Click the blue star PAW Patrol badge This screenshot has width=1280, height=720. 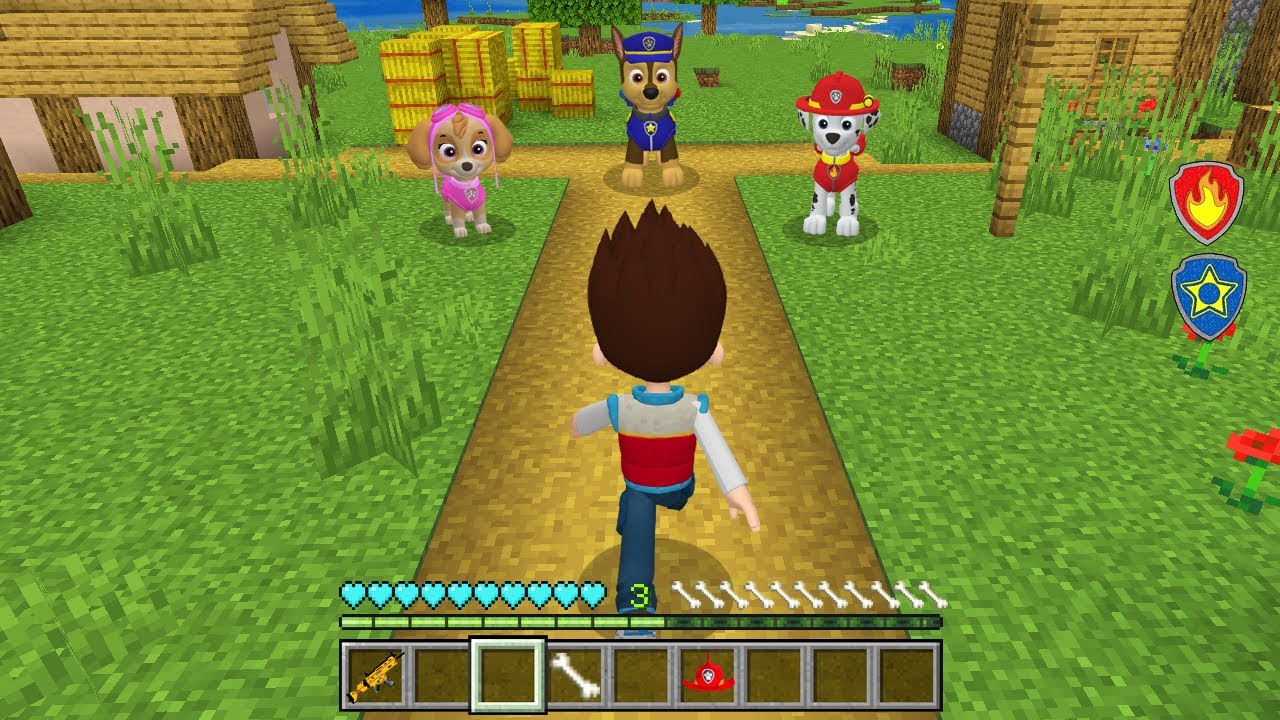[1213, 295]
